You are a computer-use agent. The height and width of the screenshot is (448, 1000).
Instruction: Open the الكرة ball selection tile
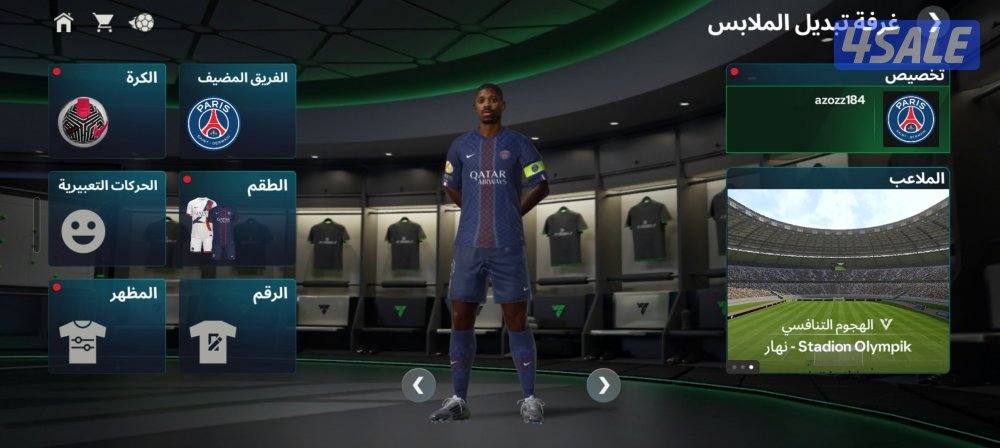click(x=107, y=110)
